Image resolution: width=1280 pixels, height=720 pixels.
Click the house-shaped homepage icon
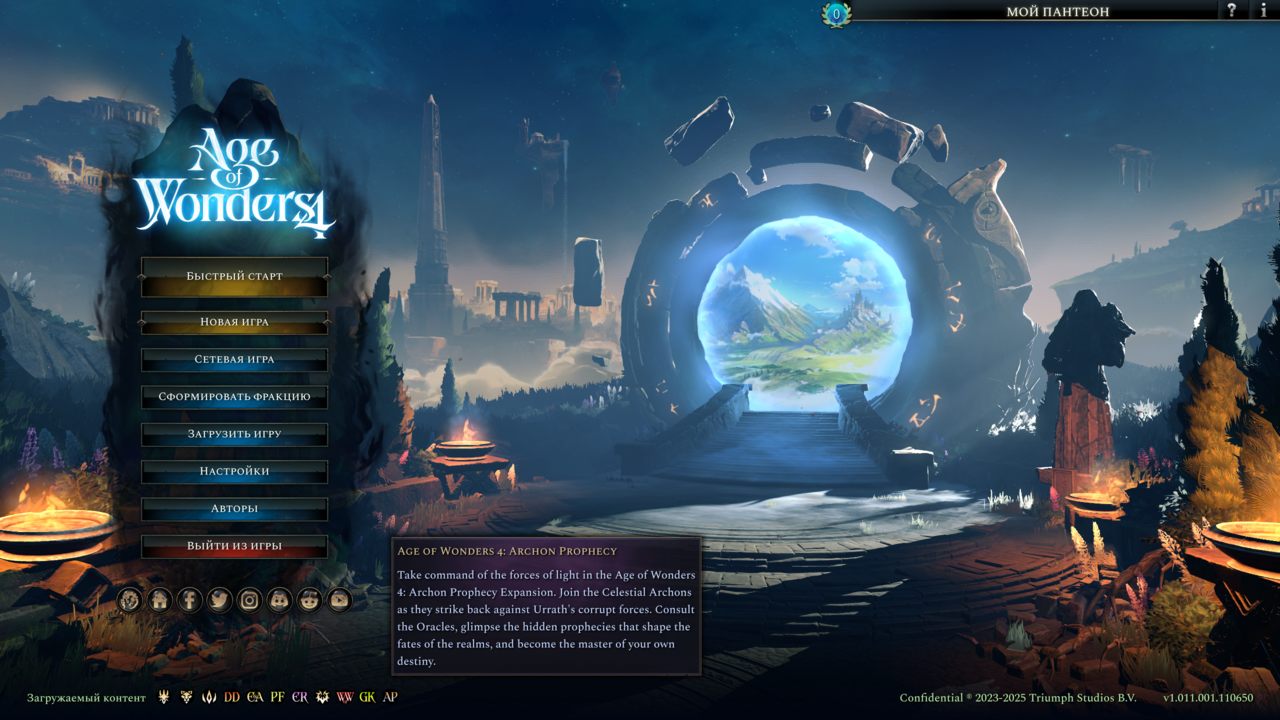click(x=159, y=600)
